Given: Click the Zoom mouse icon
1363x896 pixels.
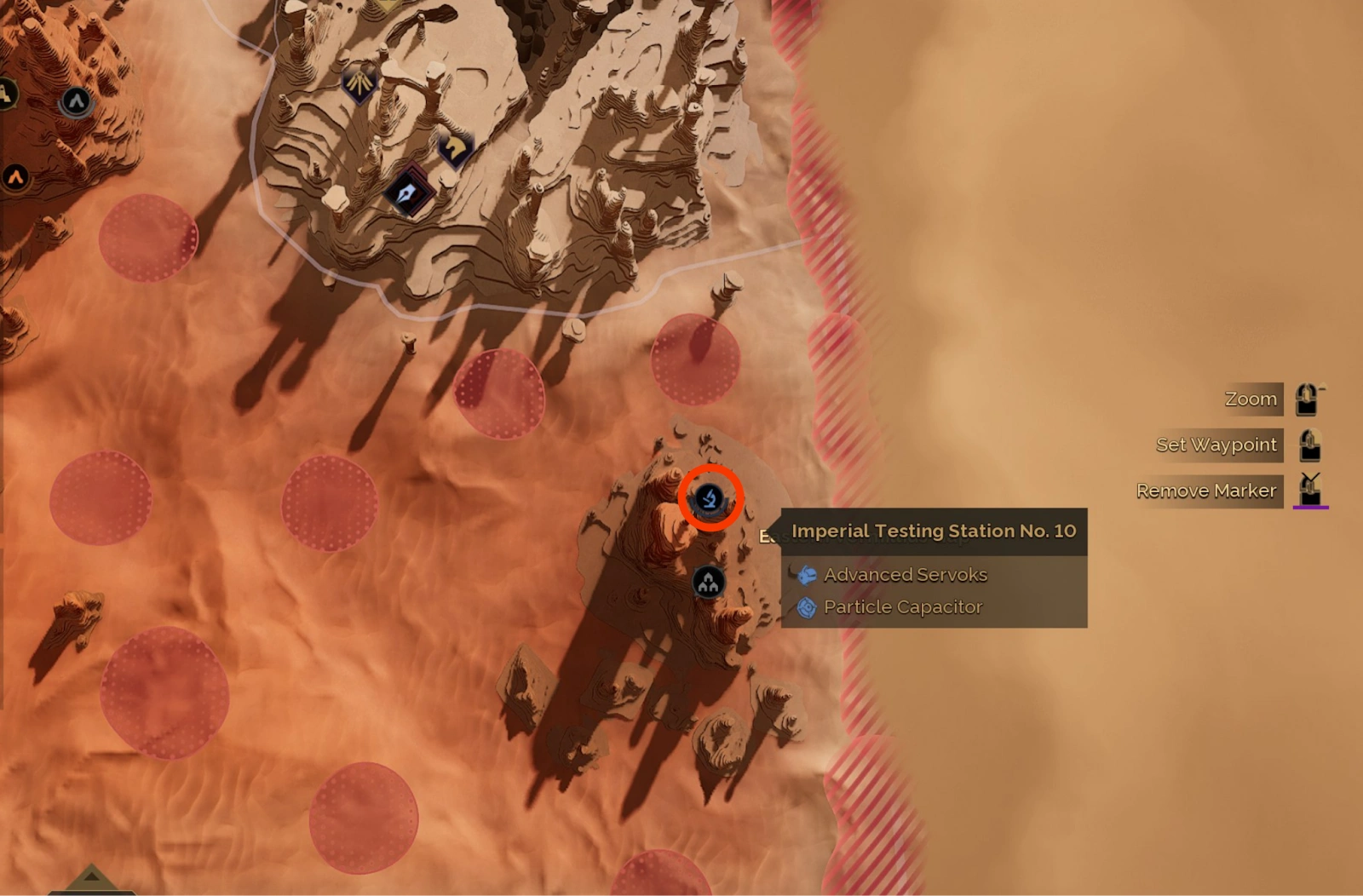Looking at the screenshot, I should click(x=1305, y=398).
